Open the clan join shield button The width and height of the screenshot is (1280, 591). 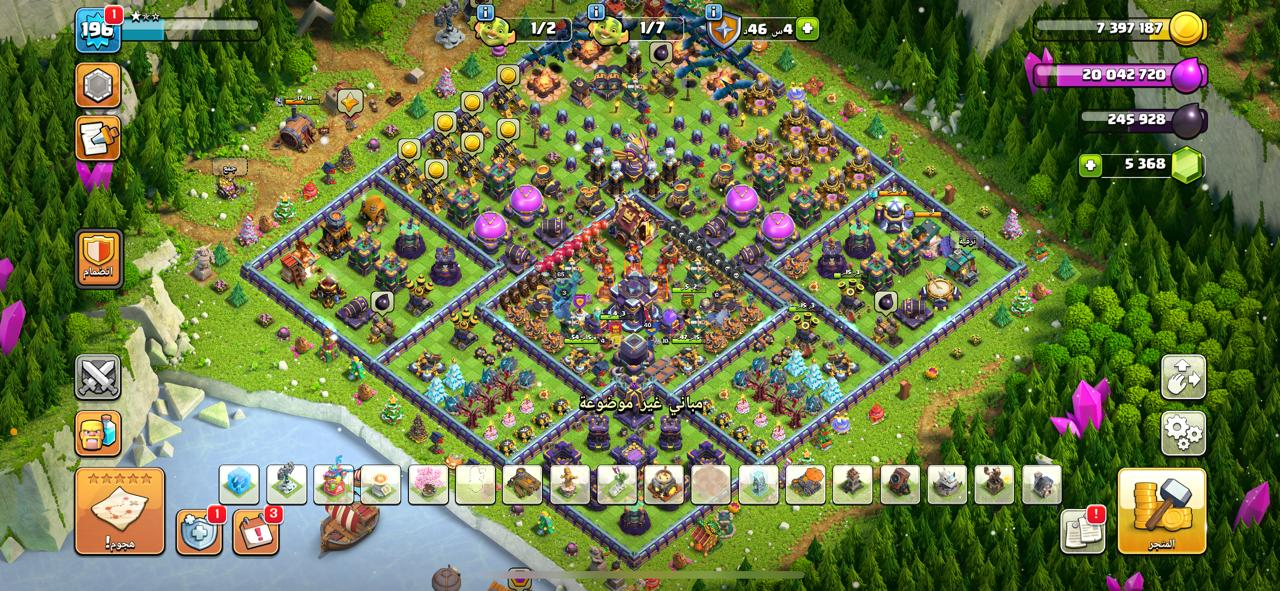[98, 259]
